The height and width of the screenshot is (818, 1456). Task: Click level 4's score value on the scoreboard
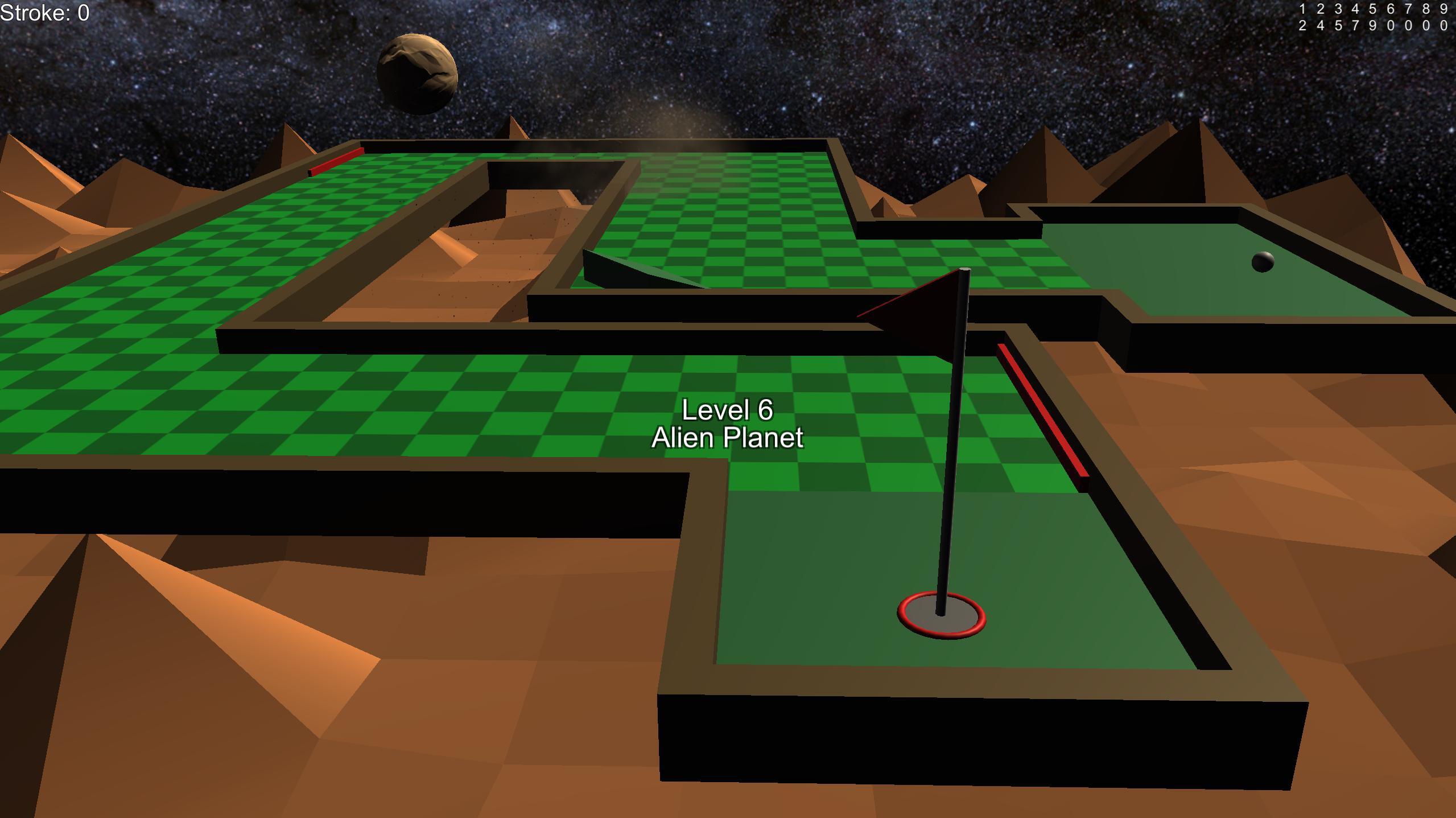pyautogui.click(x=1356, y=26)
